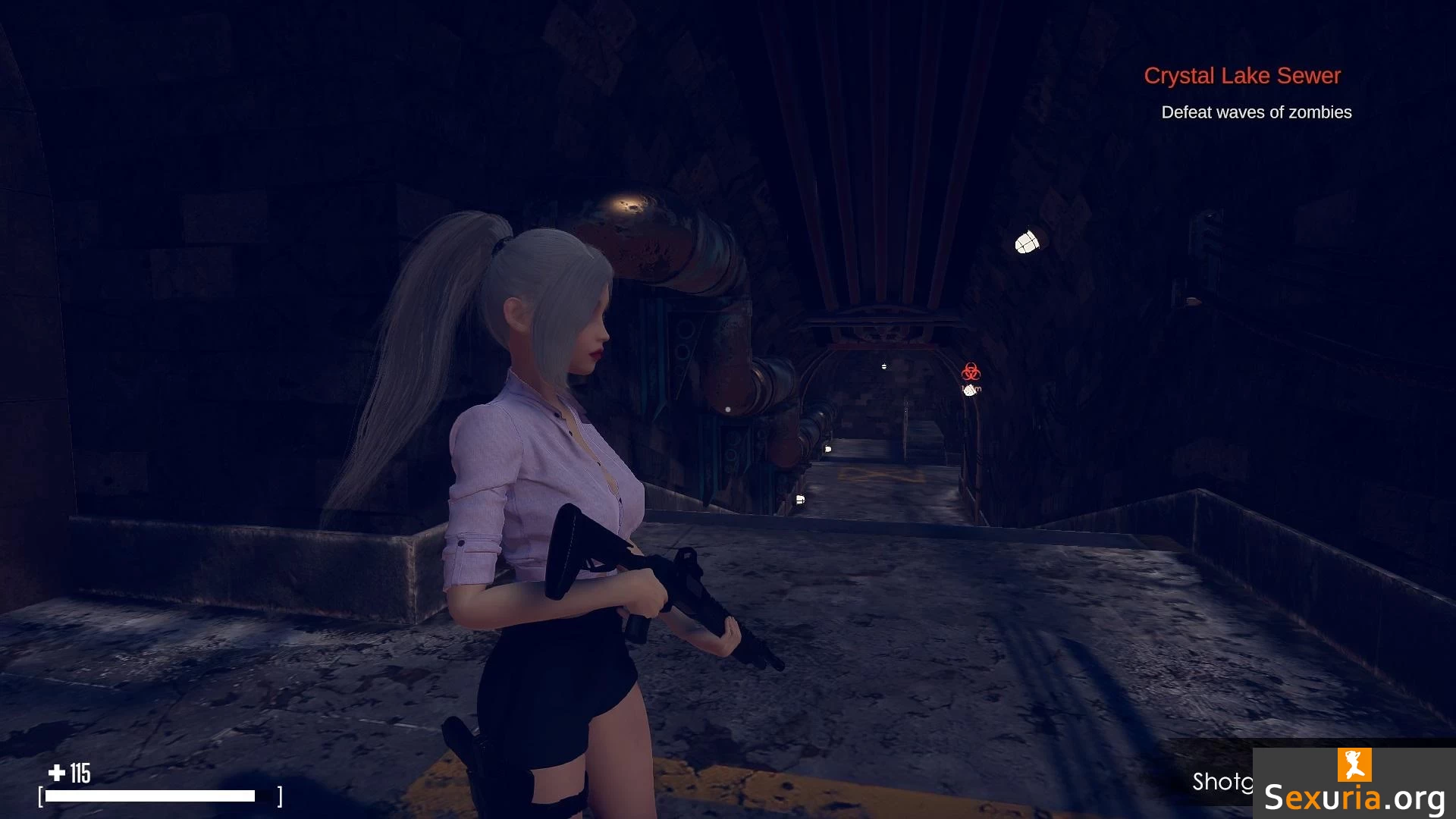The width and height of the screenshot is (1456, 819).
Task: Select the red biohazard waypoint marker
Action: point(971,372)
